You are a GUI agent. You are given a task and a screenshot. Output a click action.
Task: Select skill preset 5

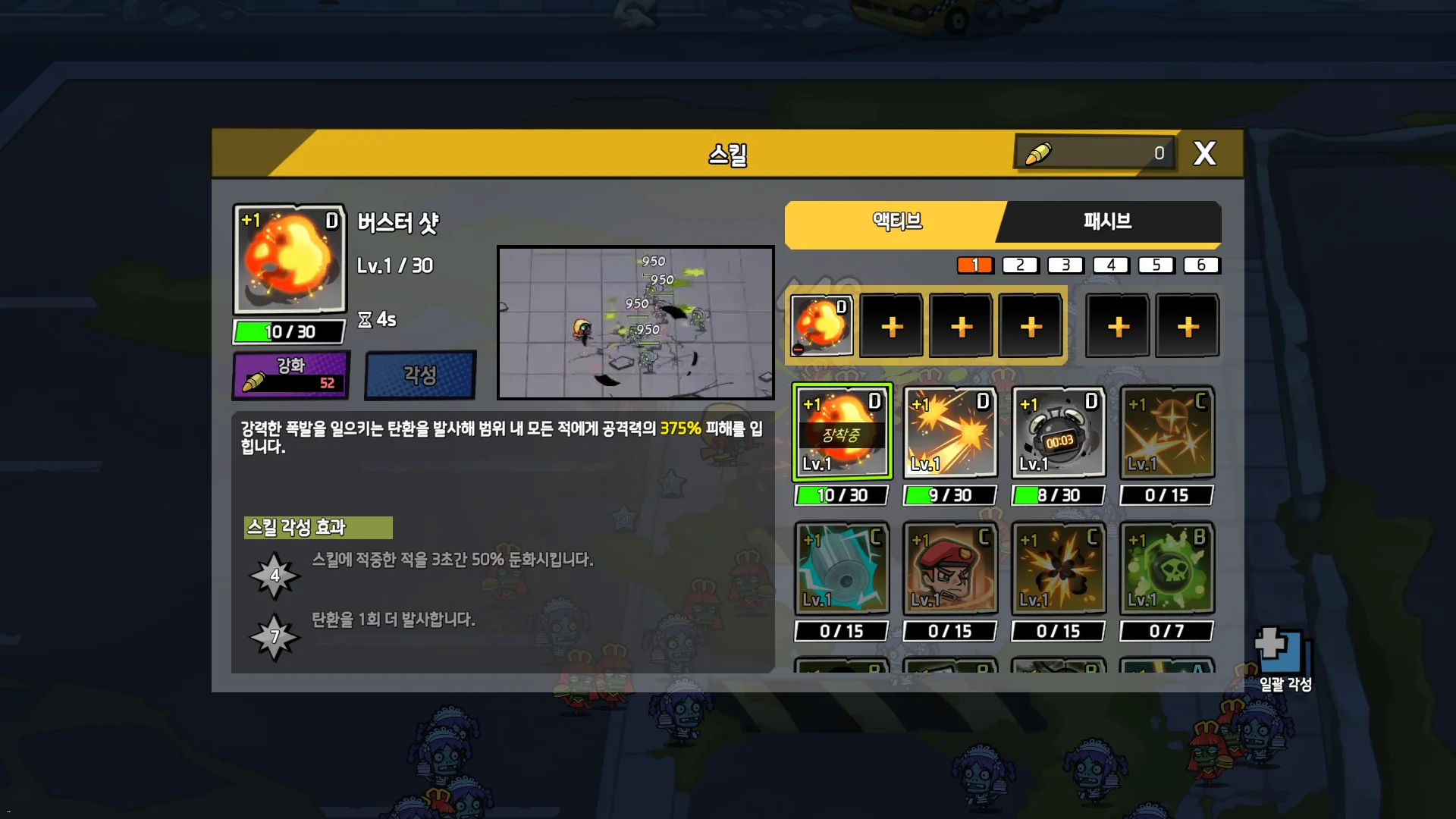[x=1156, y=265]
